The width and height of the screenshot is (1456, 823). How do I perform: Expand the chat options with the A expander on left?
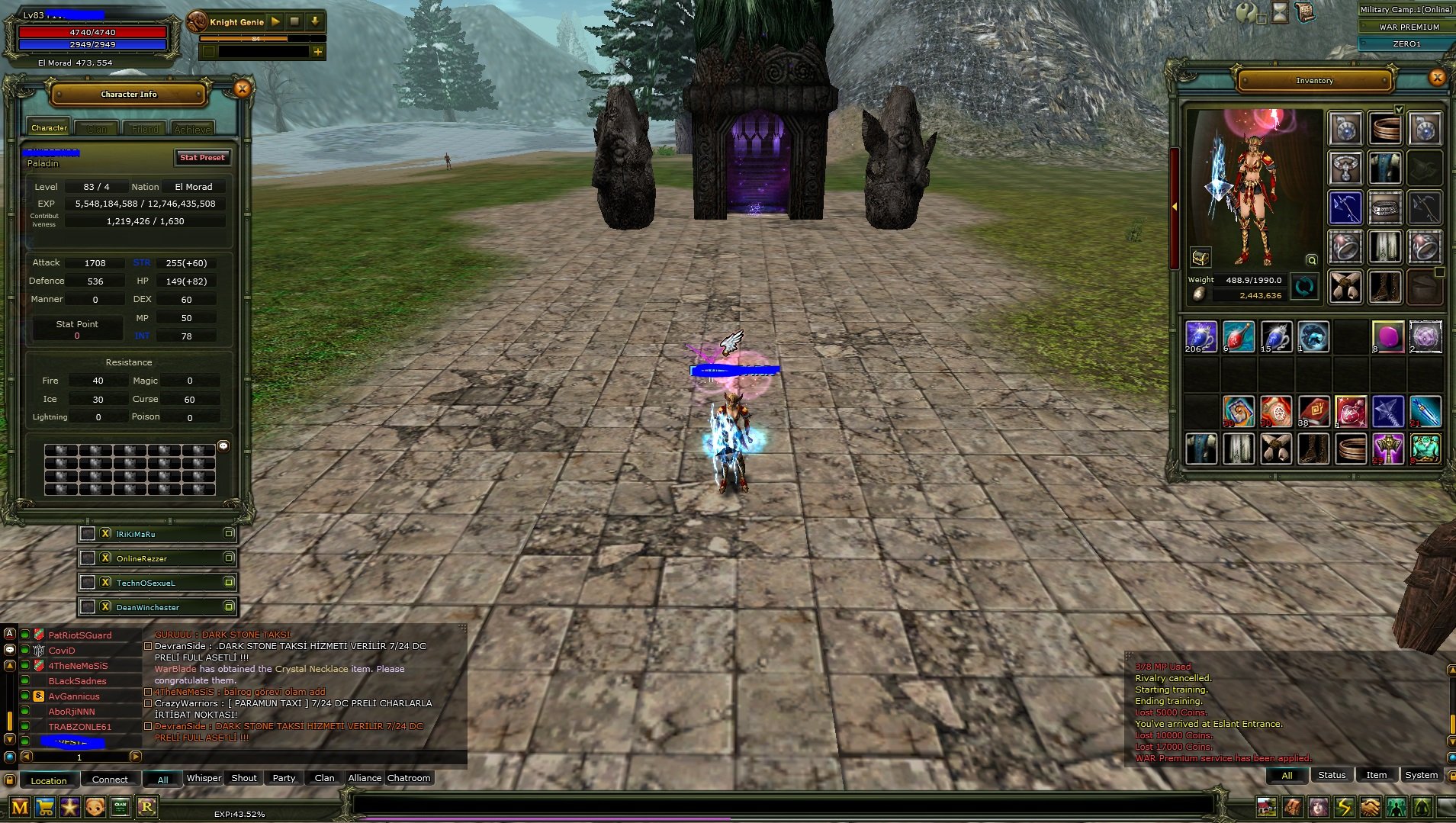pyautogui.click(x=9, y=633)
